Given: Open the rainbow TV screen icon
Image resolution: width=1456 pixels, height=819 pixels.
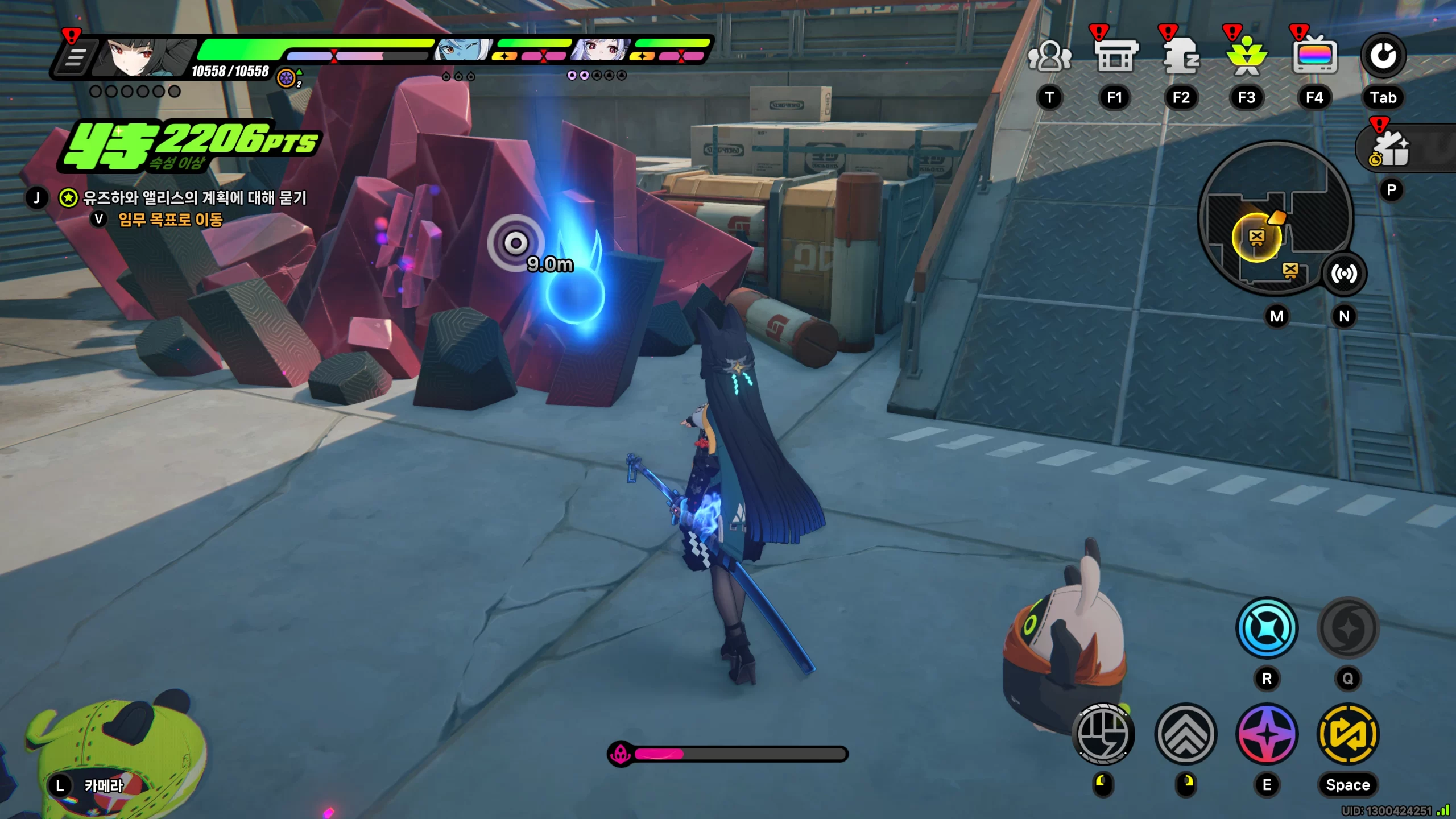Looking at the screenshot, I should 1314,57.
